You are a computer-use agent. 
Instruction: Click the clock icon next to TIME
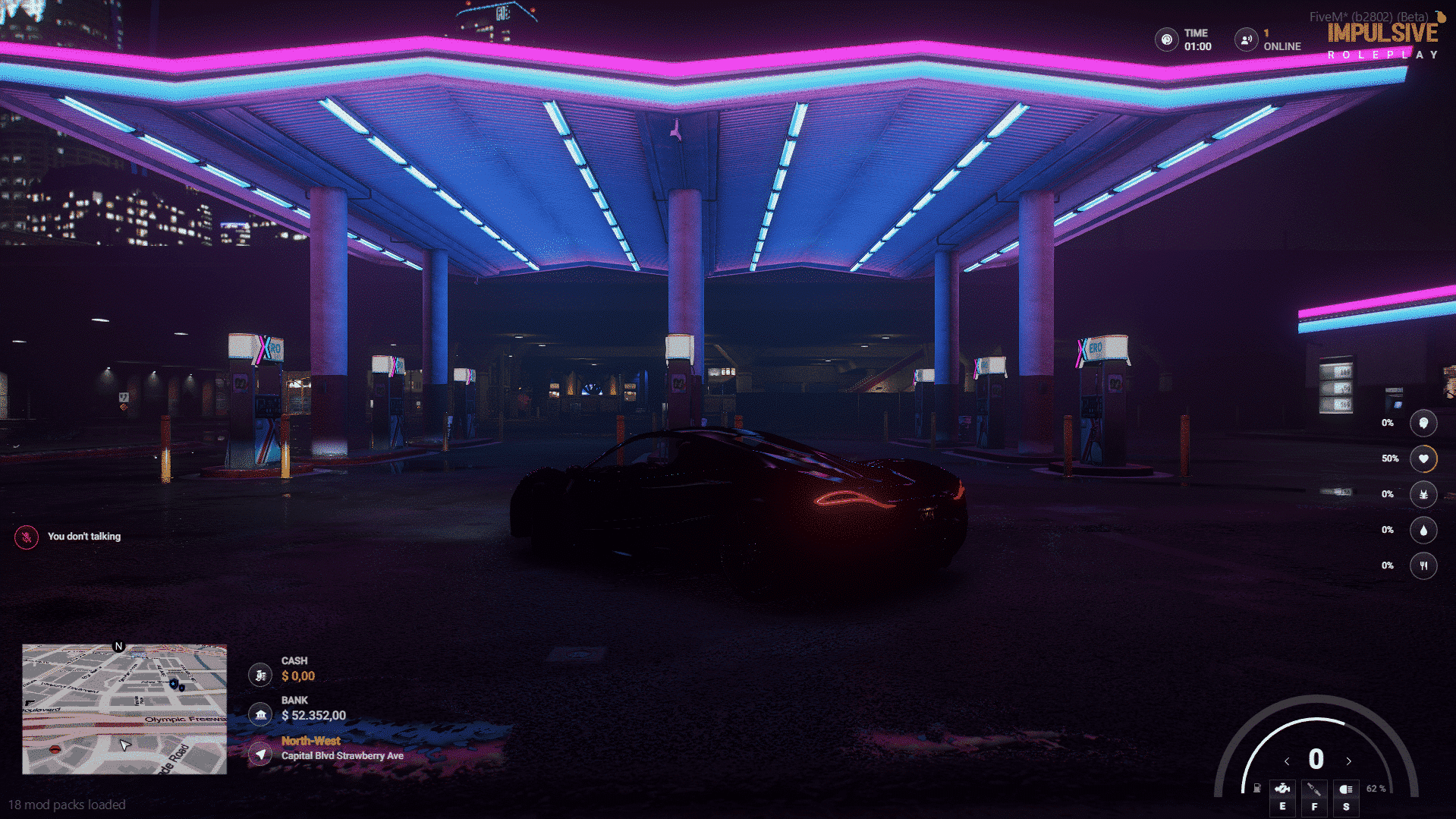pyautogui.click(x=1165, y=39)
